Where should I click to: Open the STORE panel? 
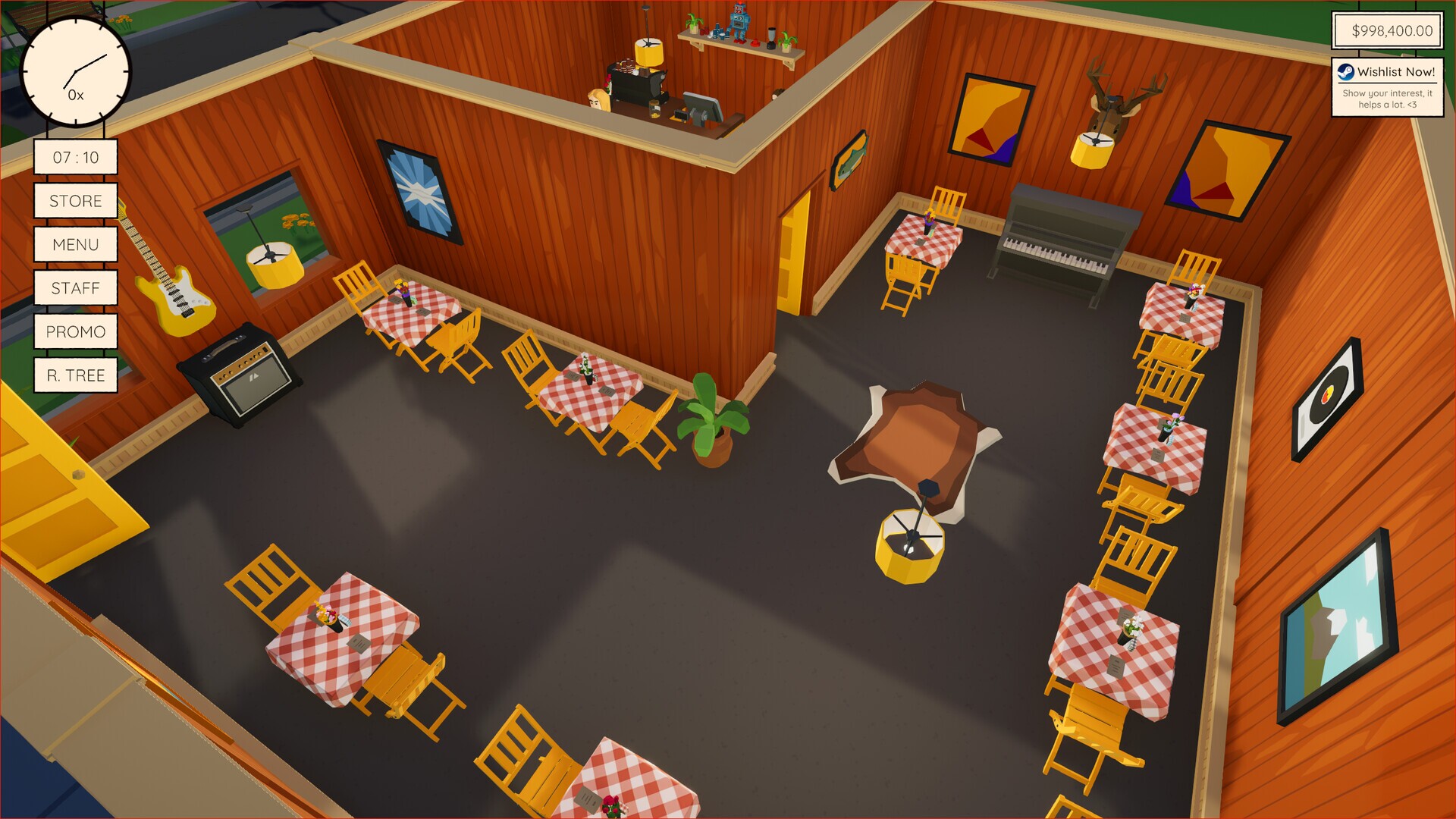coord(75,201)
